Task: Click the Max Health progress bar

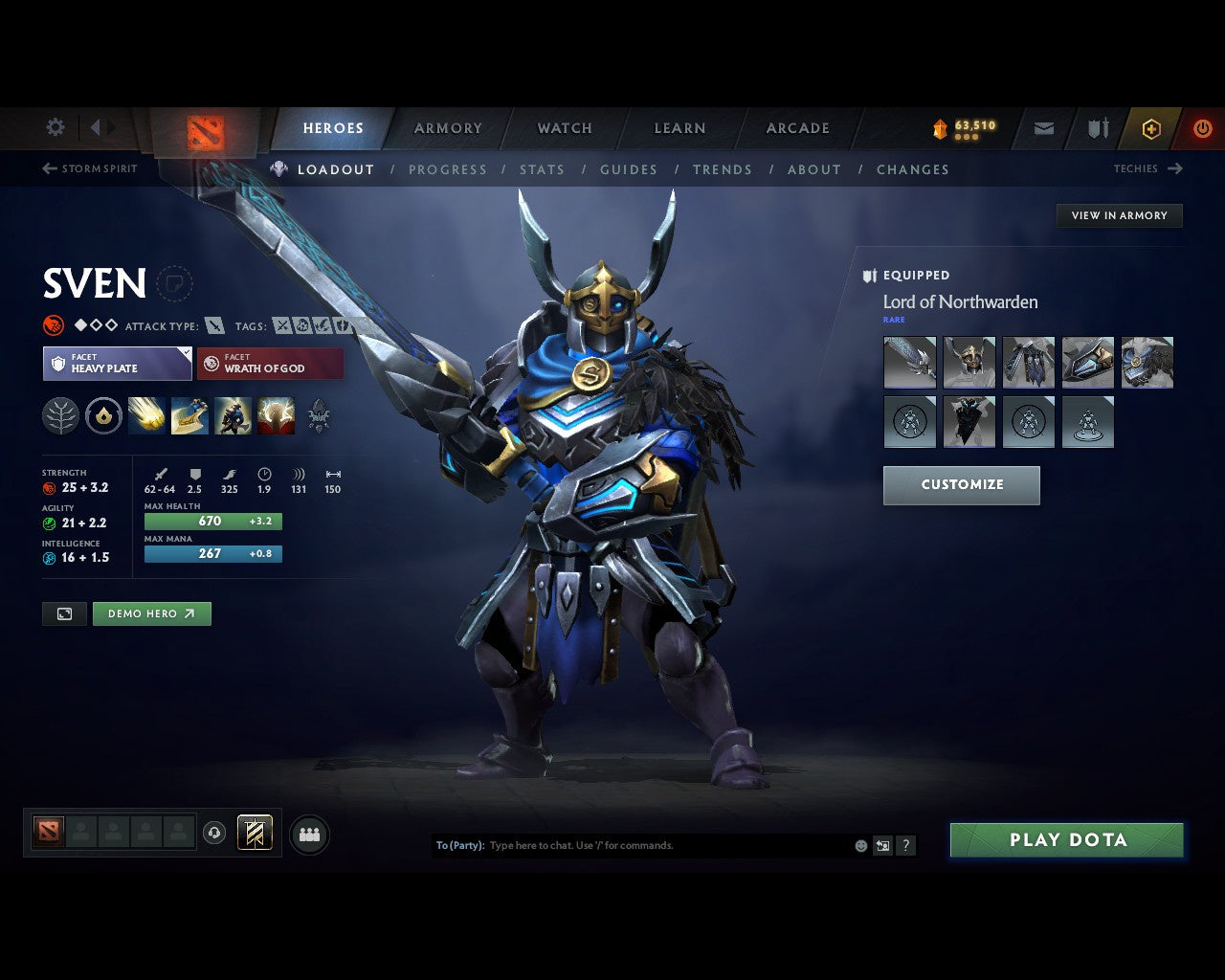Action: tap(212, 521)
